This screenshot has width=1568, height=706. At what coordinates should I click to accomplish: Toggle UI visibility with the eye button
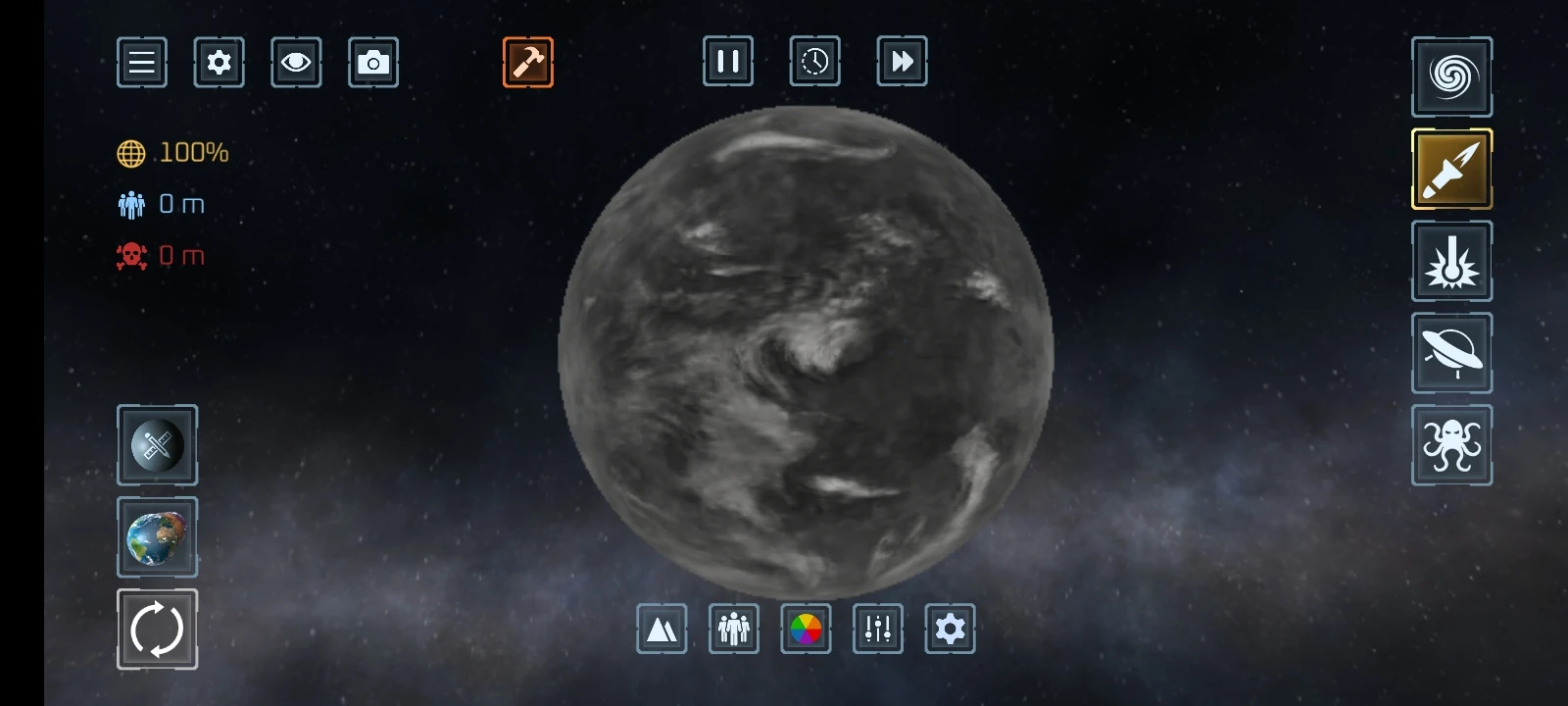pyautogui.click(x=296, y=61)
